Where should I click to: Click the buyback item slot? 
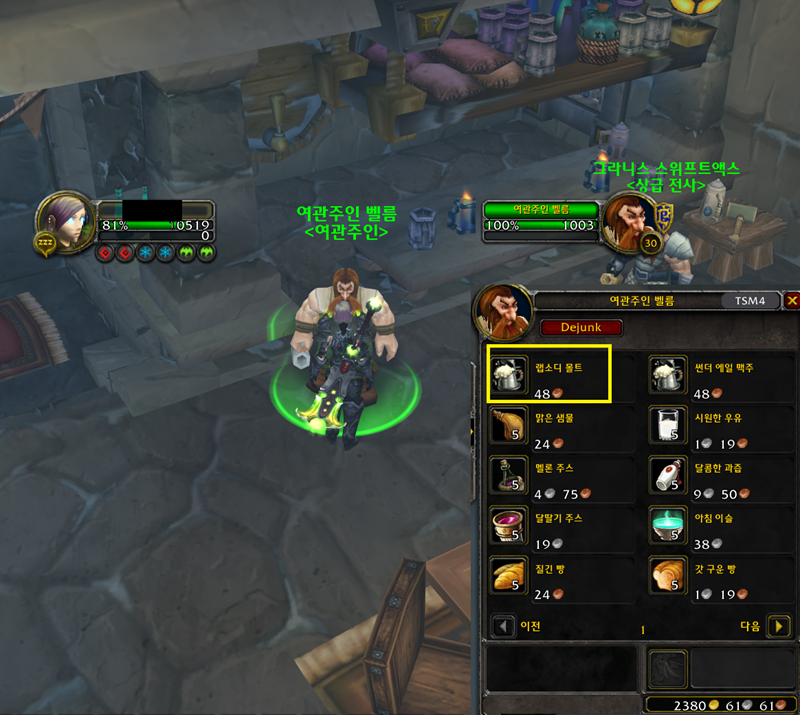pos(665,669)
